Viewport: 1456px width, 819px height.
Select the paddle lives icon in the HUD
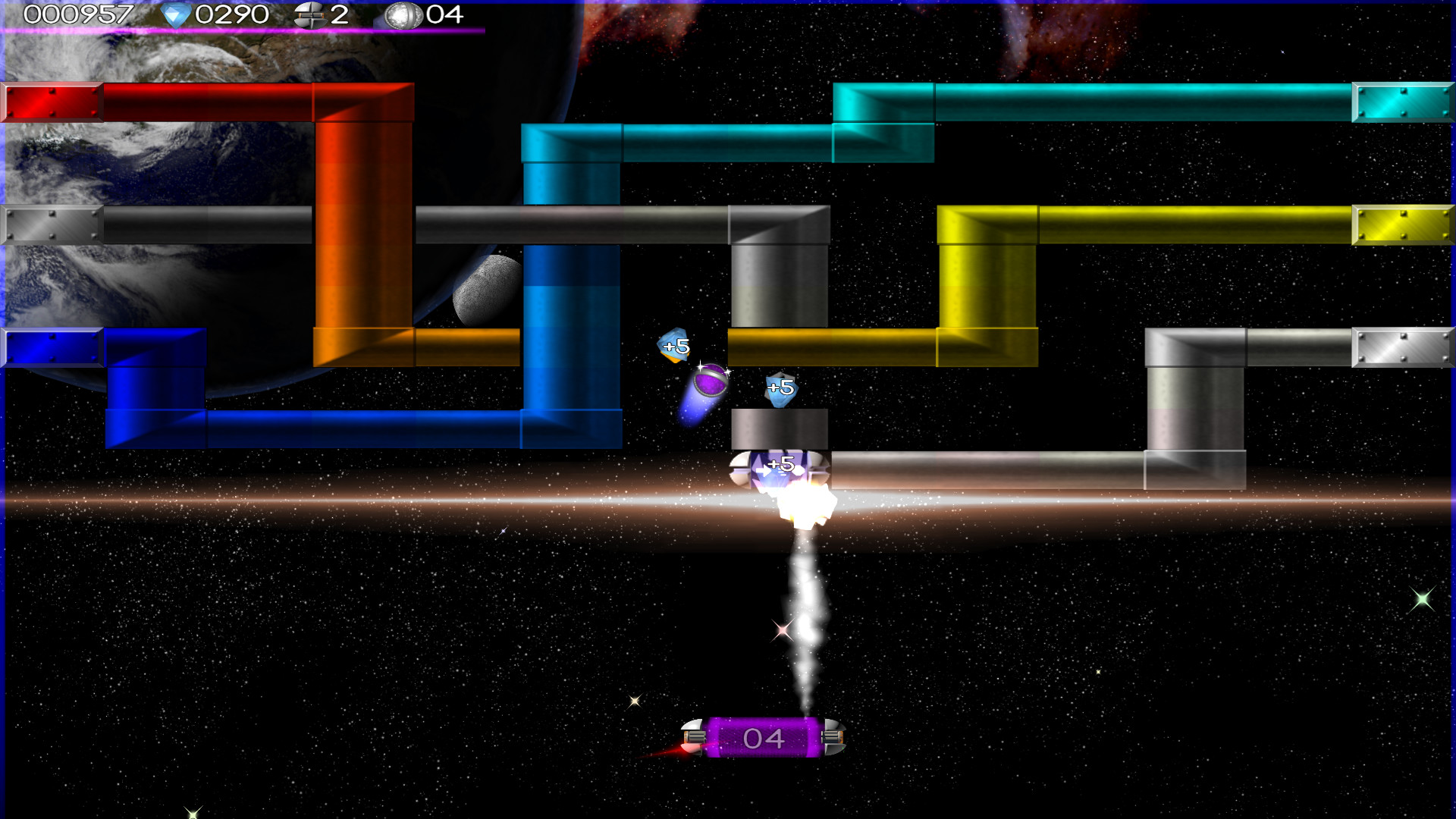(311, 14)
